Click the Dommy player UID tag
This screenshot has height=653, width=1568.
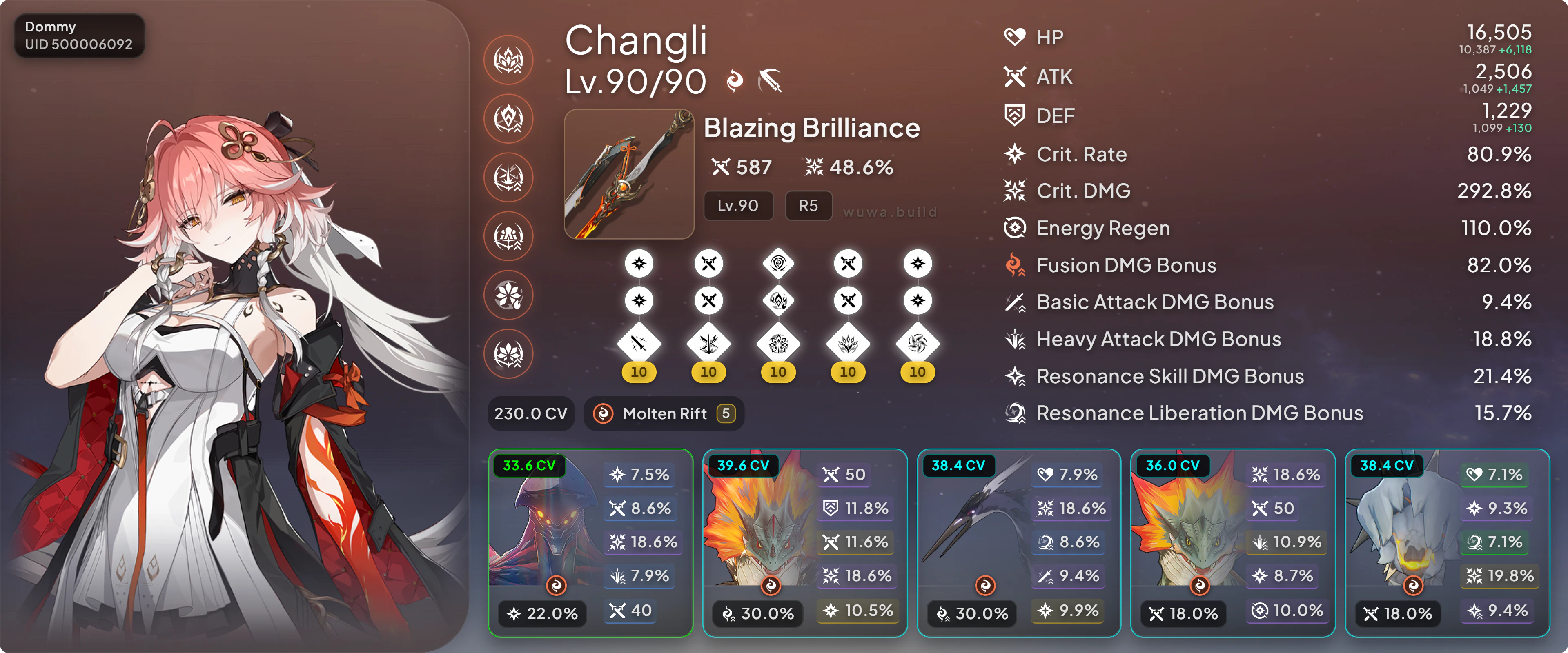pos(79,36)
